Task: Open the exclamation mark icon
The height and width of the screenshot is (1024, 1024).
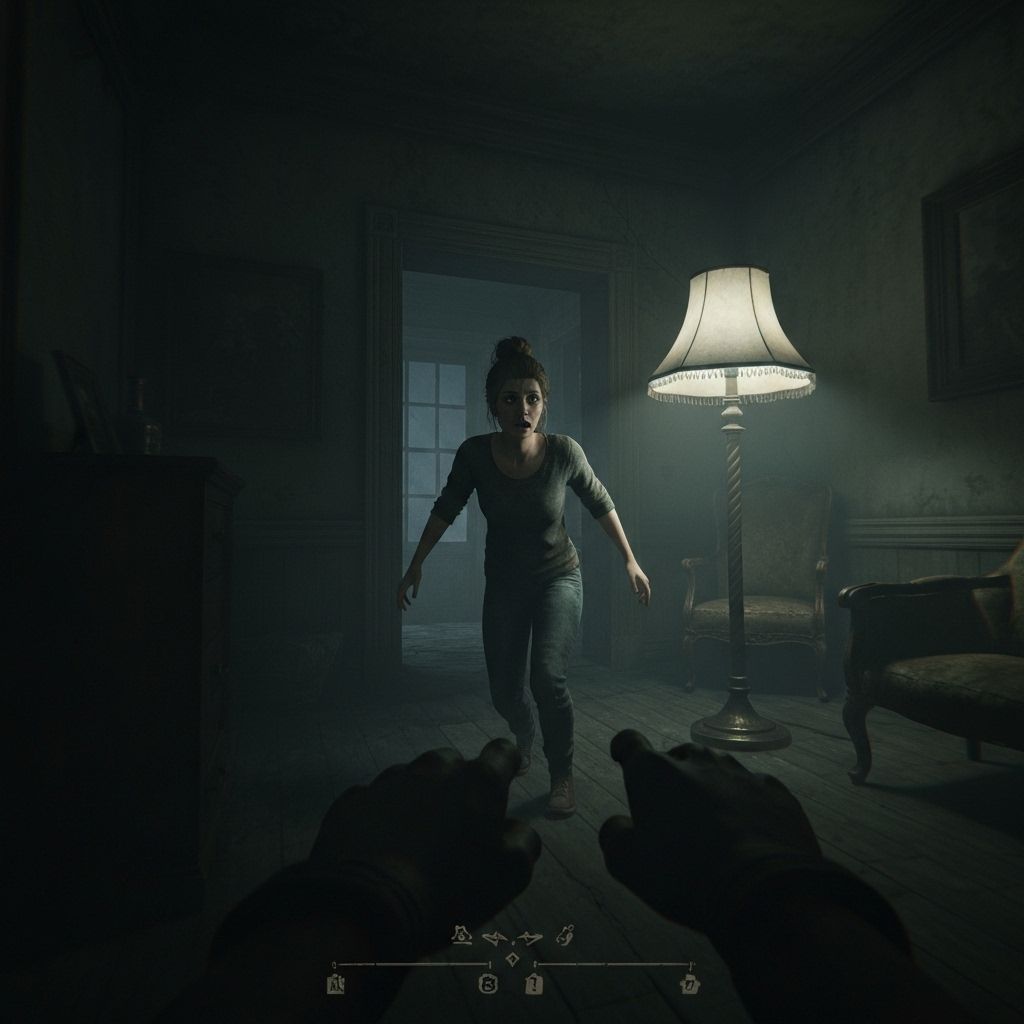Action: [534, 985]
